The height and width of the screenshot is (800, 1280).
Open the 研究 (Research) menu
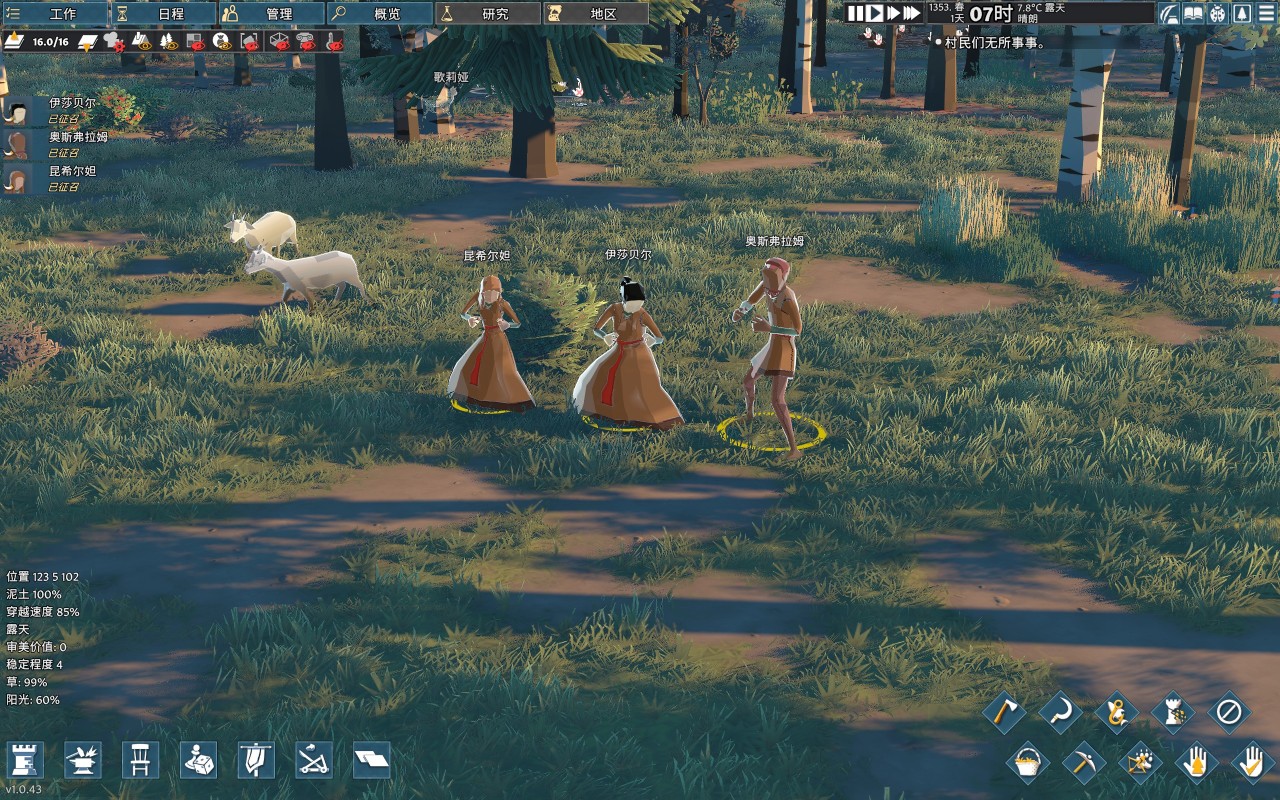[x=487, y=14]
